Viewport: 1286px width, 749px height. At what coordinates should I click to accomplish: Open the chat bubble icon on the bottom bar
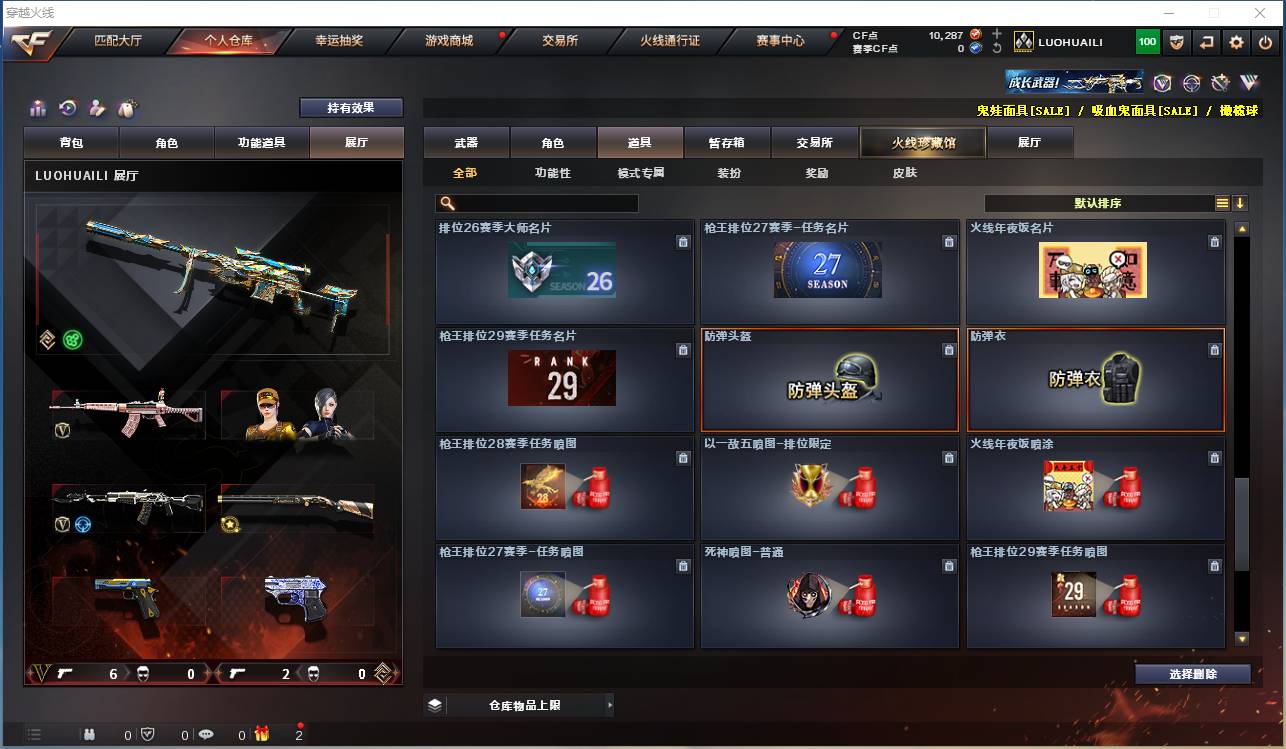coord(206,735)
